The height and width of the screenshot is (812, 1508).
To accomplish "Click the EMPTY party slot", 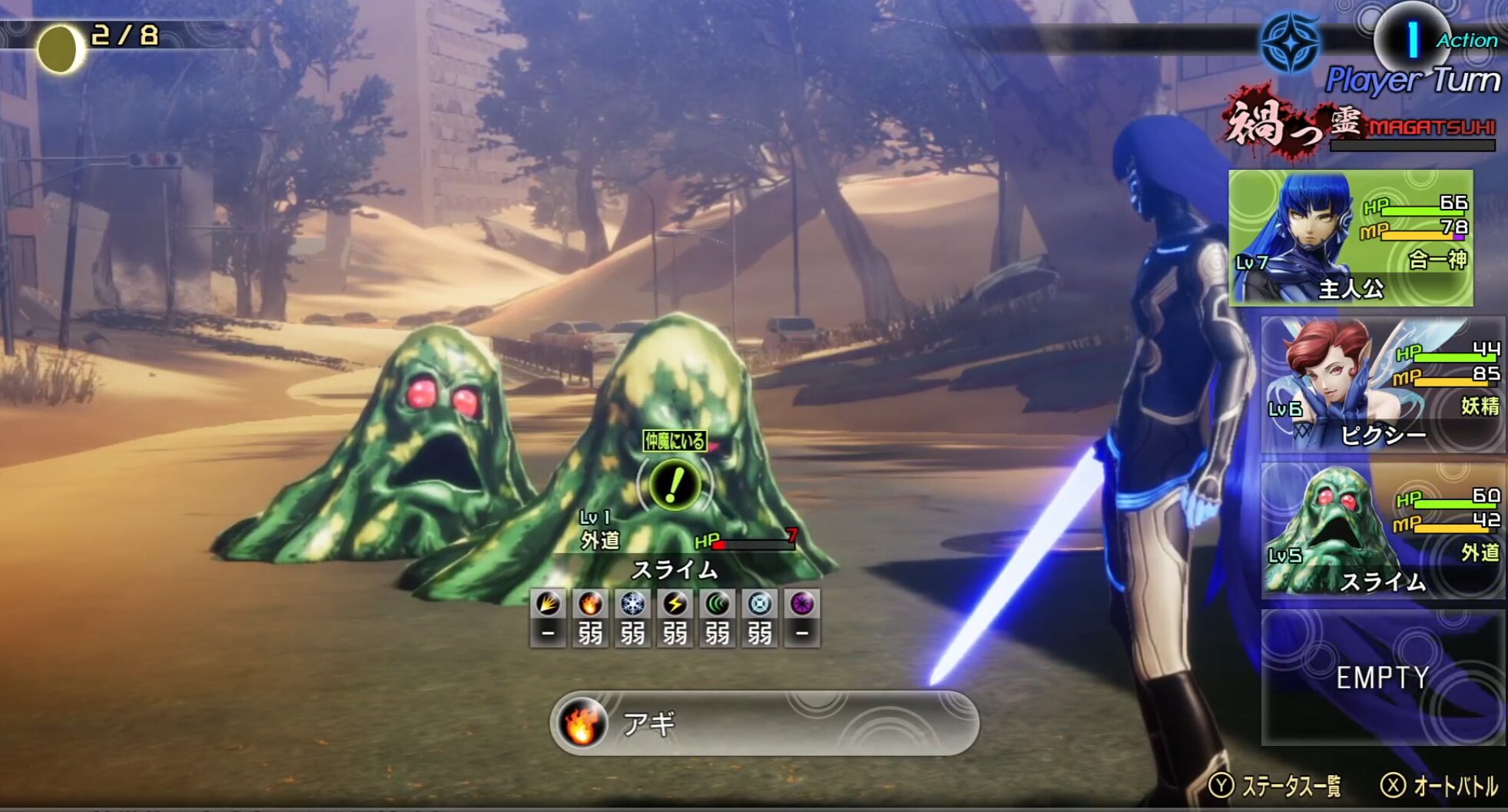I will (1382, 677).
